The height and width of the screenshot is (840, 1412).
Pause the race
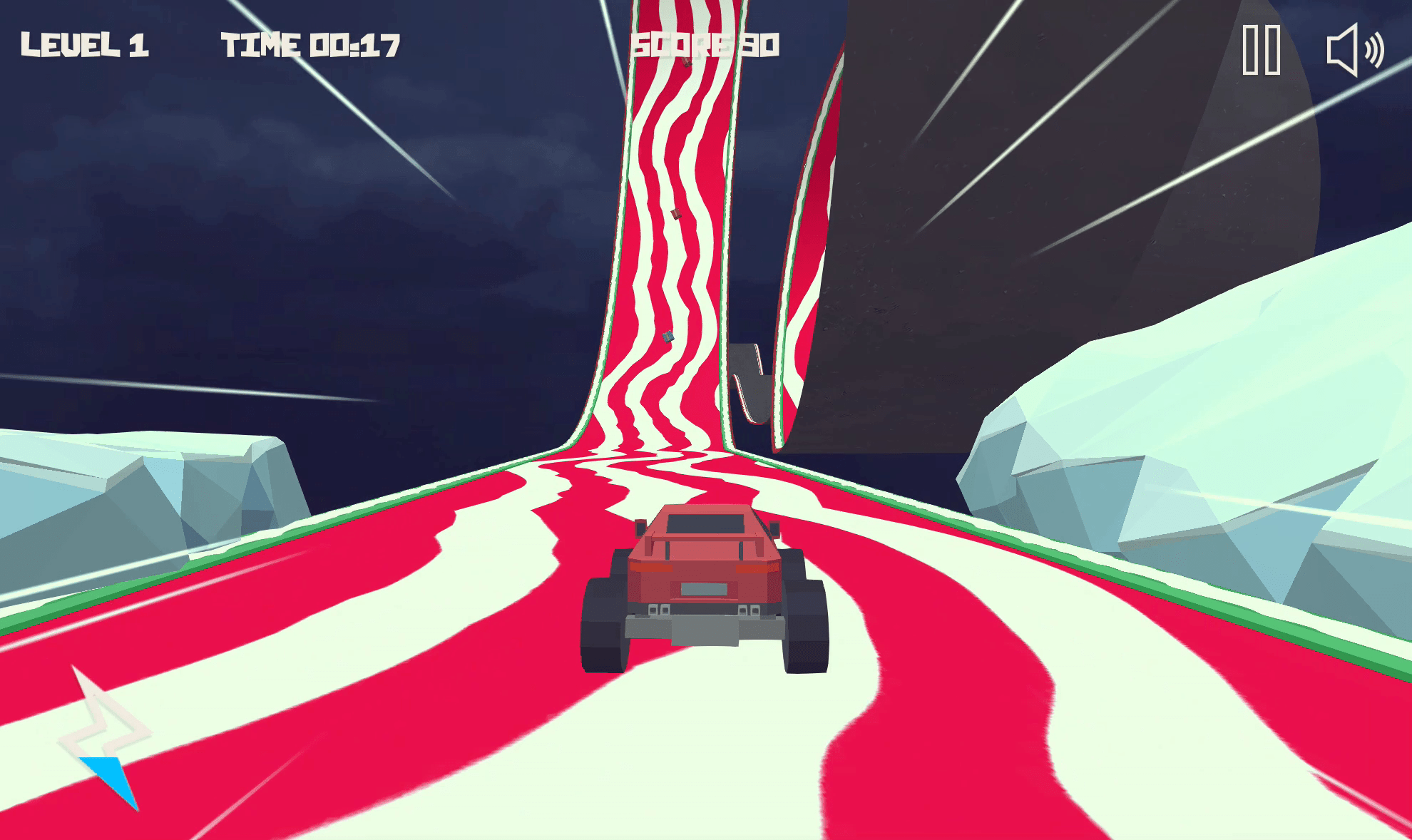[x=1261, y=50]
